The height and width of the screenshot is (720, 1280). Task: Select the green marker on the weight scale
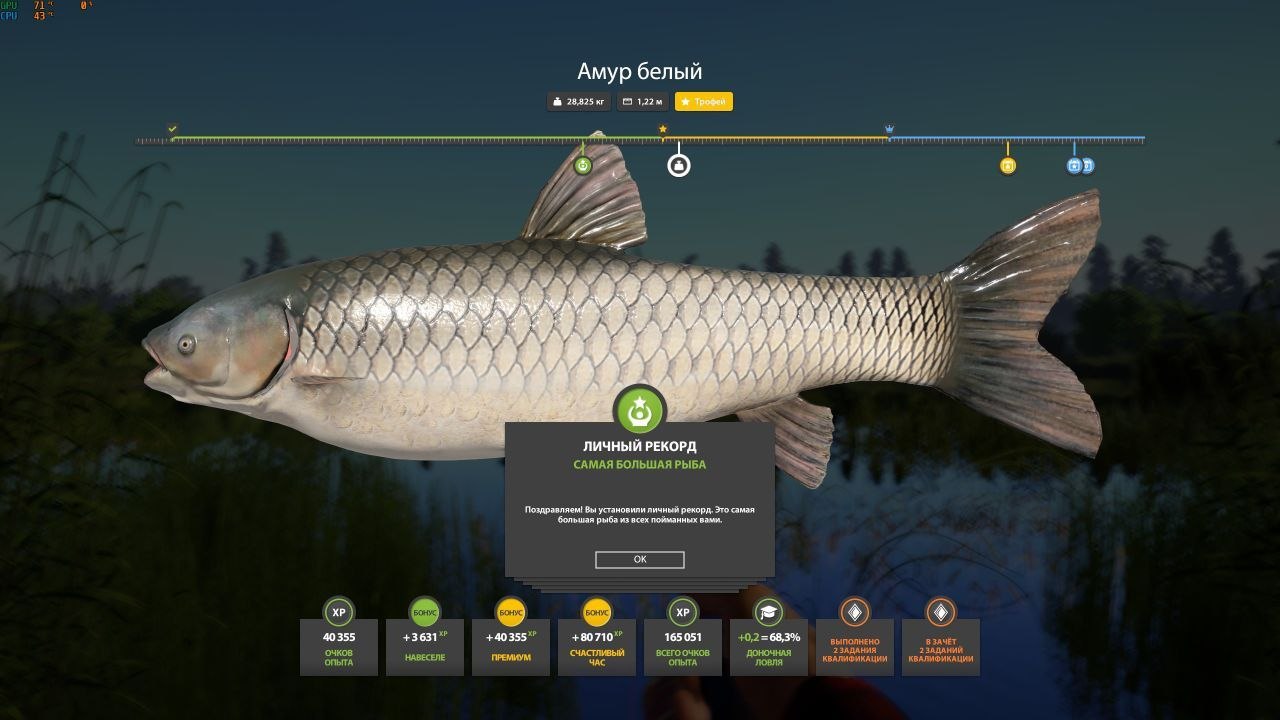point(583,165)
